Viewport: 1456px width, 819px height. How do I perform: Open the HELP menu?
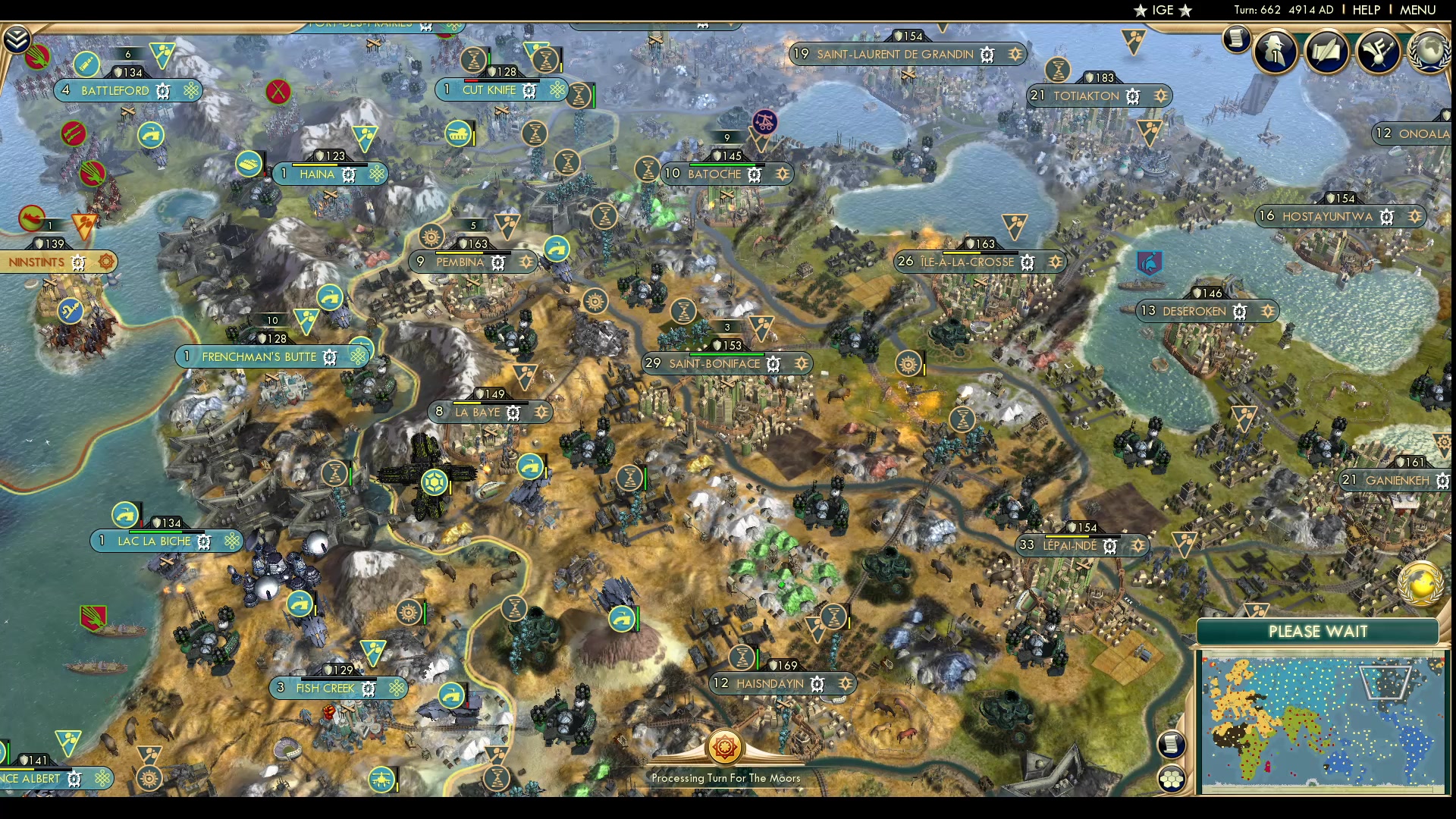tap(1365, 10)
